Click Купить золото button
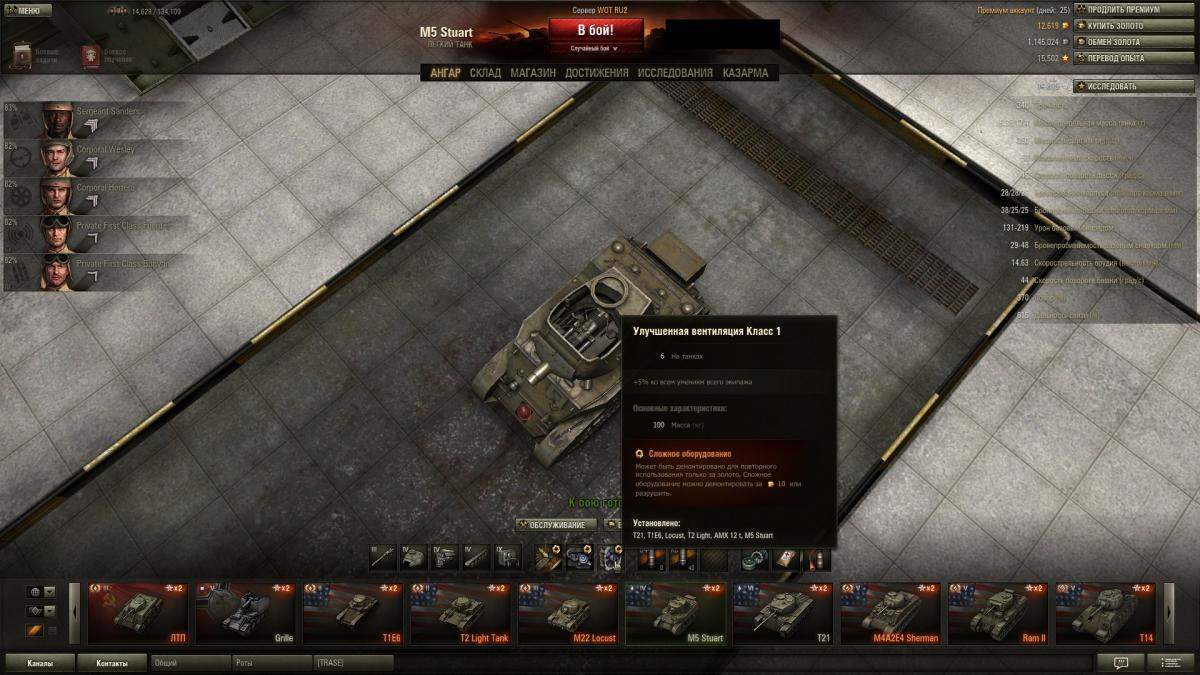 1119,26
